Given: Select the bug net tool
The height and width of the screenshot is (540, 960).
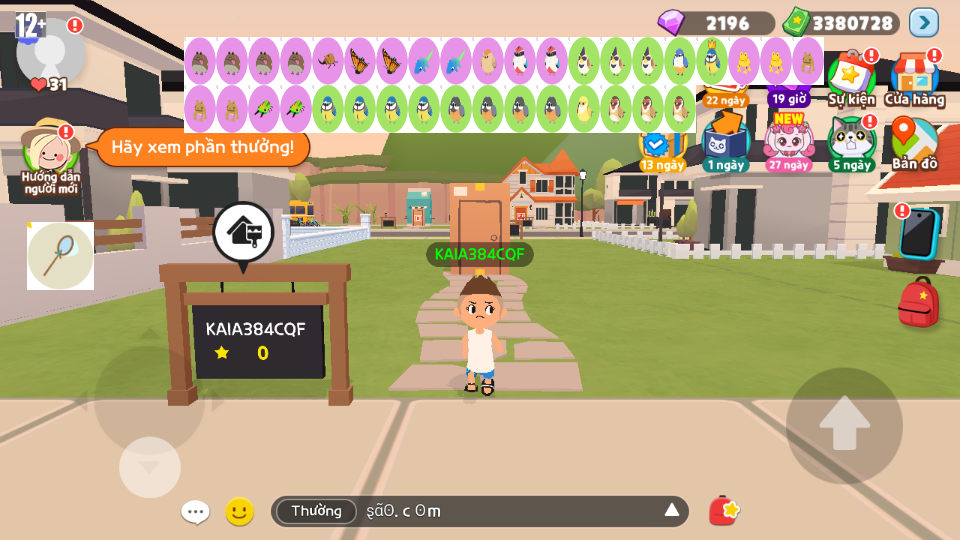Looking at the screenshot, I should (60, 256).
